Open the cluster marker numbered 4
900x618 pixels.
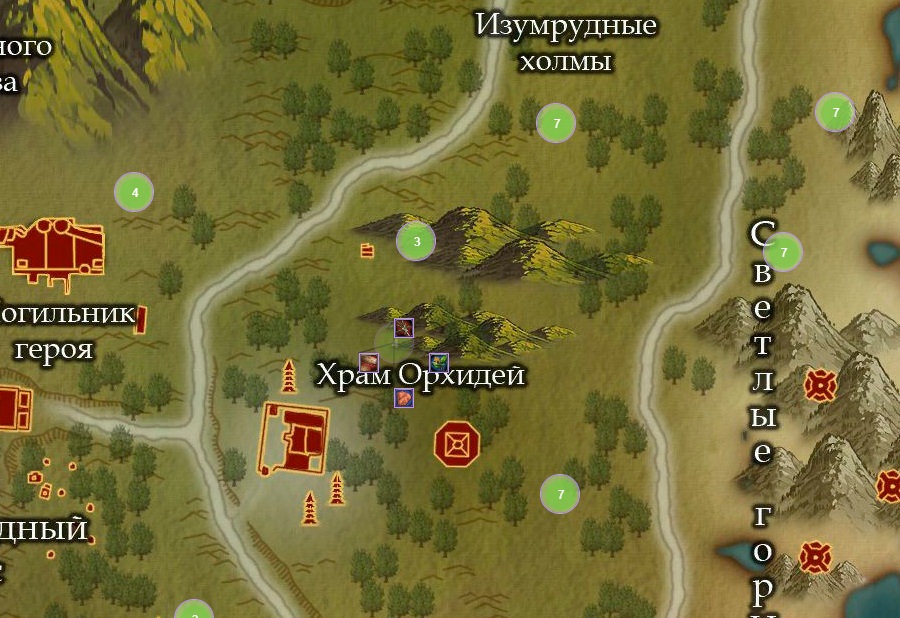(134, 192)
